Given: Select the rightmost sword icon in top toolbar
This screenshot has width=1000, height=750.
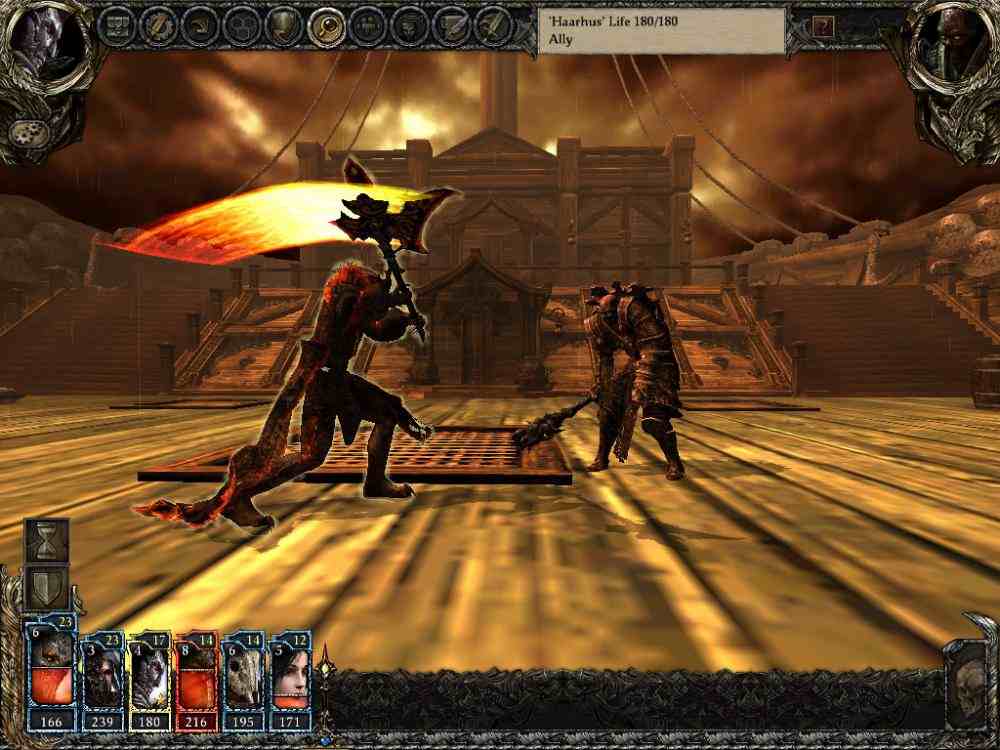Looking at the screenshot, I should pyautogui.click(x=491, y=24).
